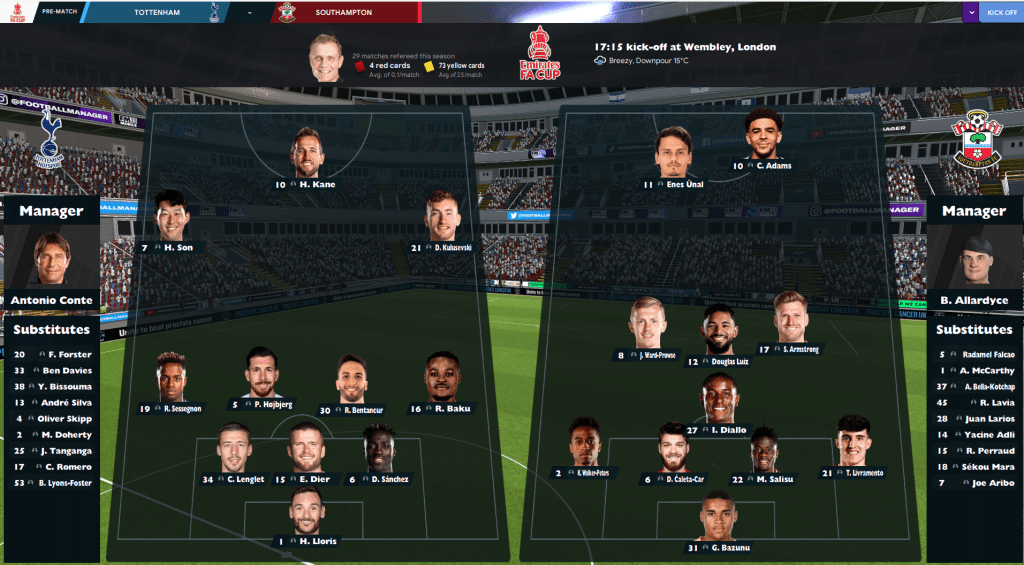This screenshot has width=1024, height=565.
Task: Click the referee's portrait
Action: tap(326, 58)
